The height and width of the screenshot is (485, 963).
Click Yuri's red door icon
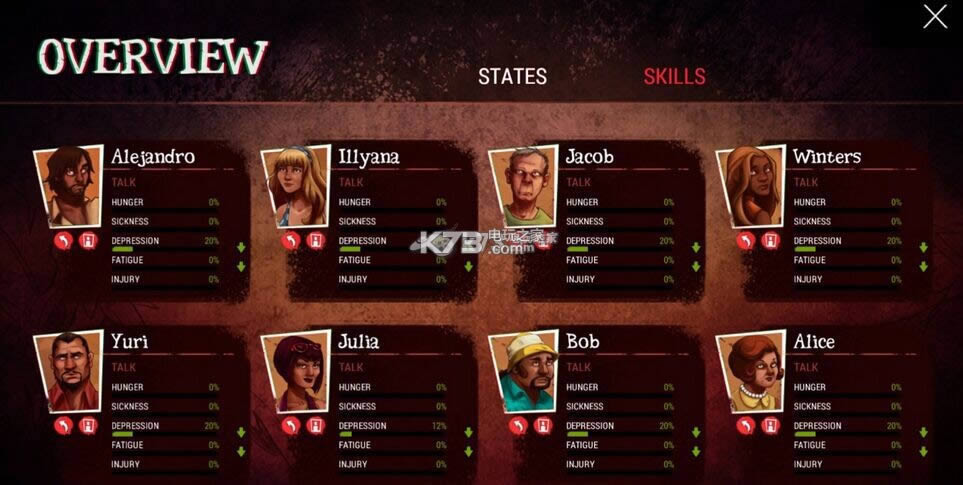(88, 426)
